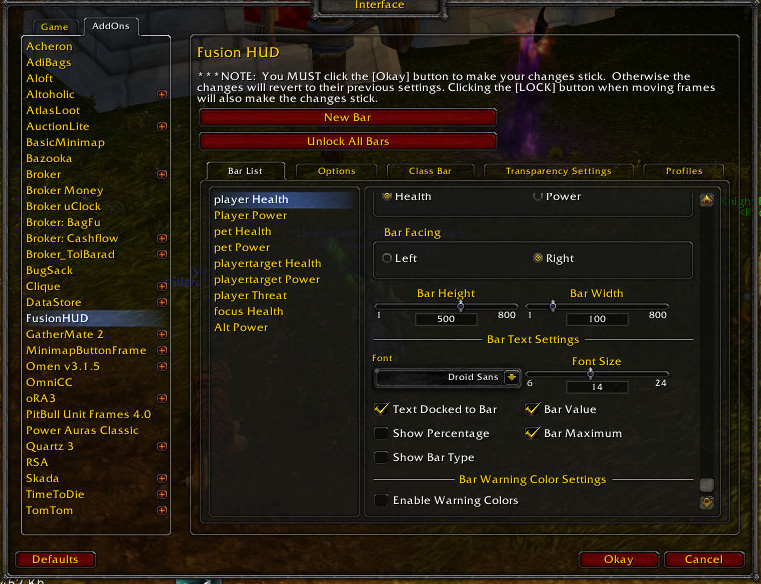Viewport: 761px width, 584px height.
Task: Open the Droid Sans font dropdown
Action: (512, 378)
